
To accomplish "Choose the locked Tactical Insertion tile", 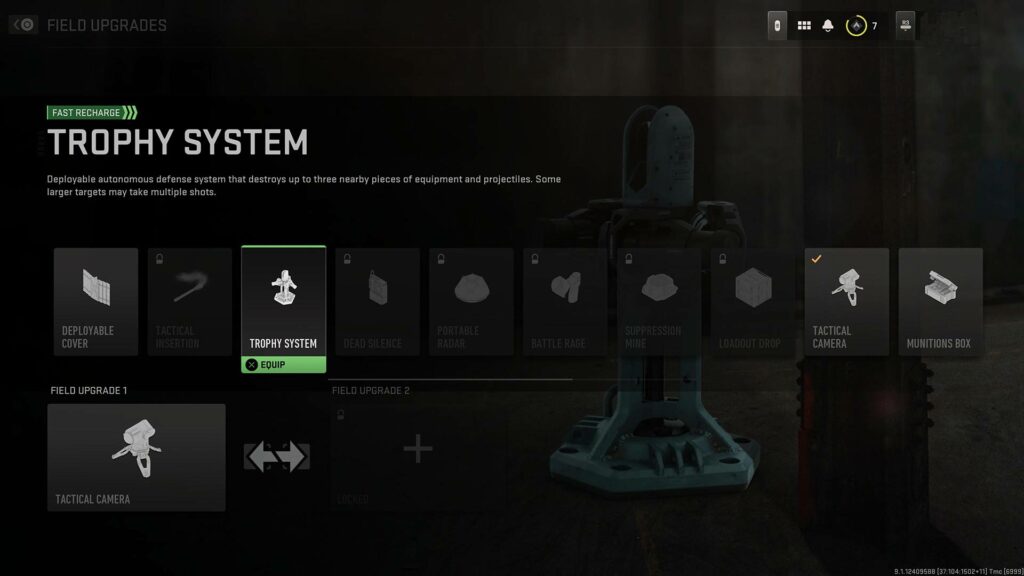I will (x=190, y=301).
